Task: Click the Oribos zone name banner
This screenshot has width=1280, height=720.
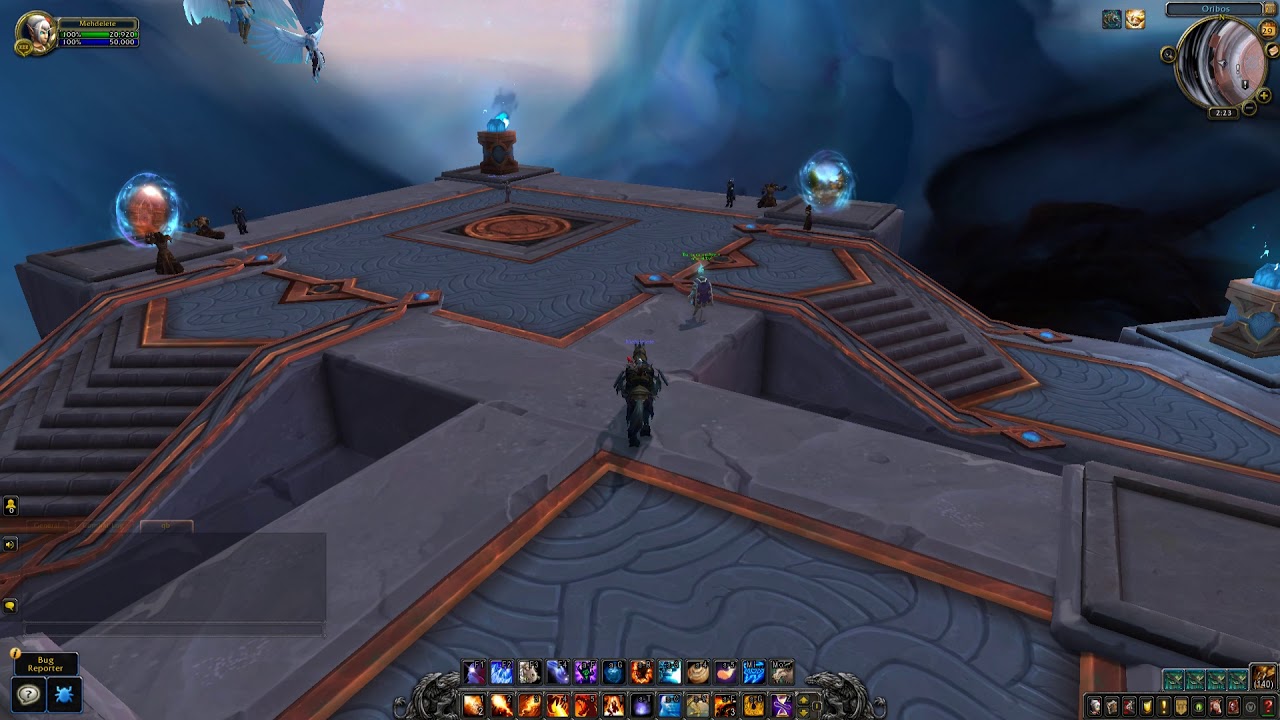Action: [x=1218, y=8]
